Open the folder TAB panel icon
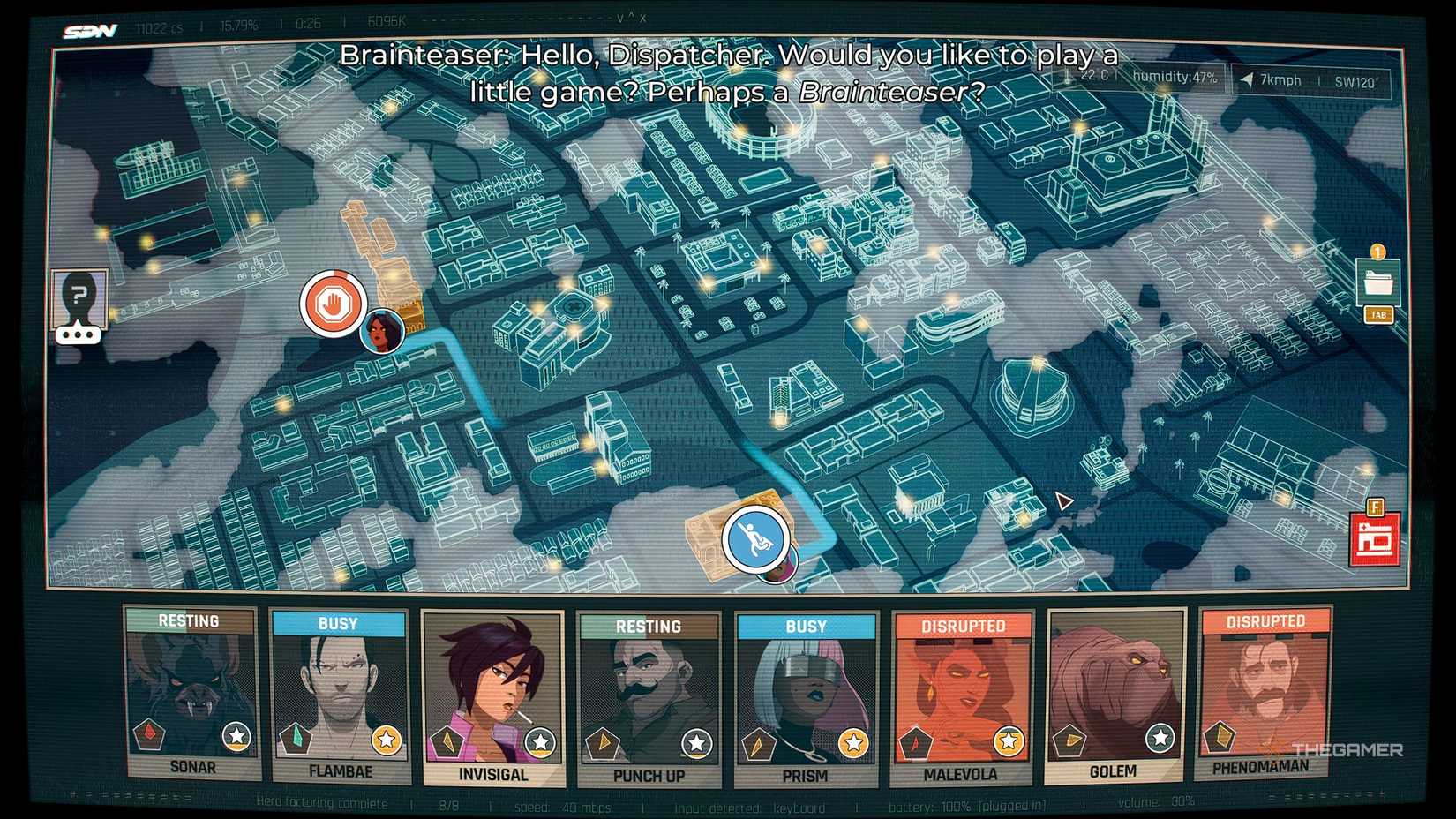Screen dimensions: 1456x819 [x=1378, y=282]
